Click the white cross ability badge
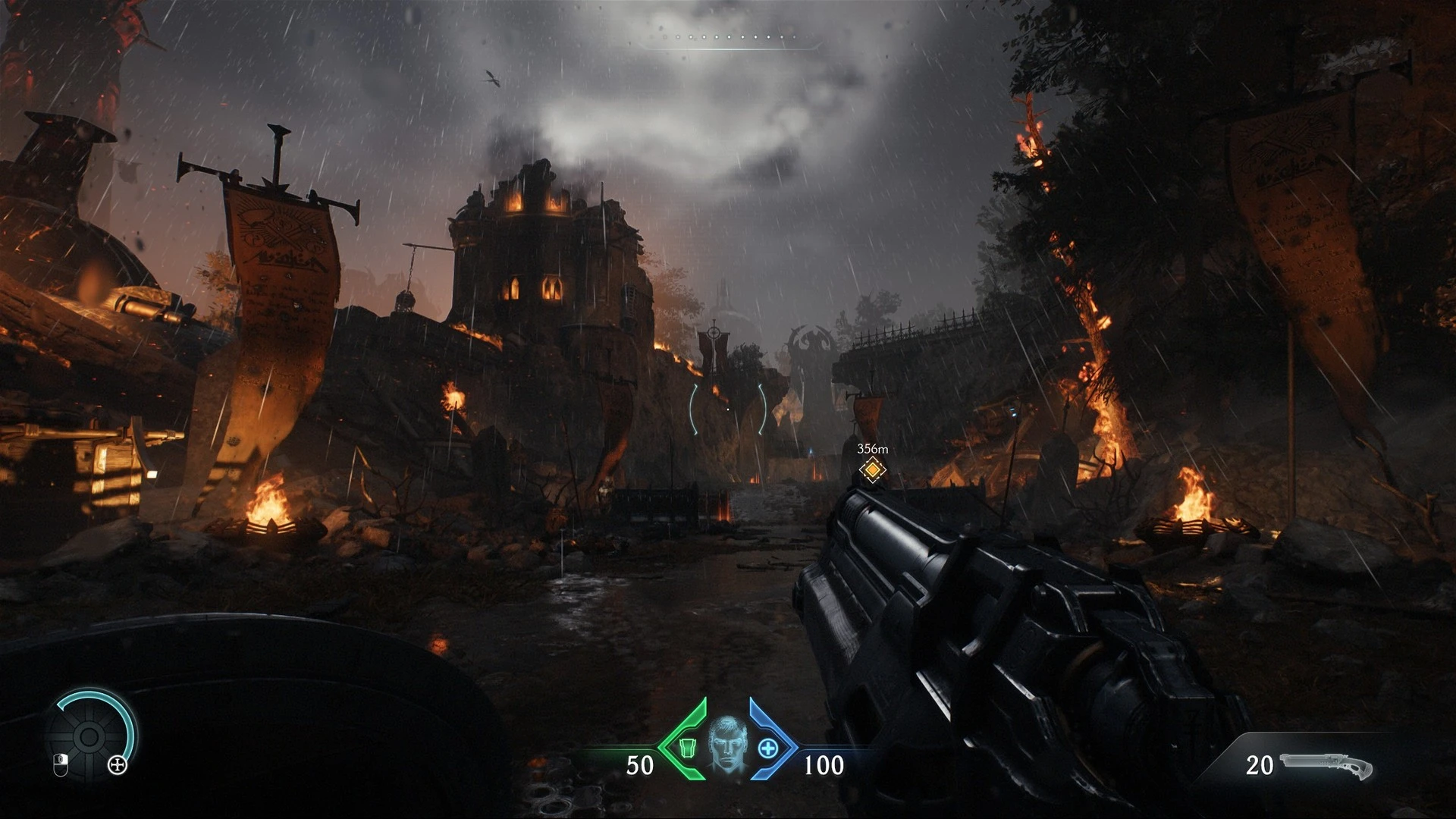 (x=118, y=765)
